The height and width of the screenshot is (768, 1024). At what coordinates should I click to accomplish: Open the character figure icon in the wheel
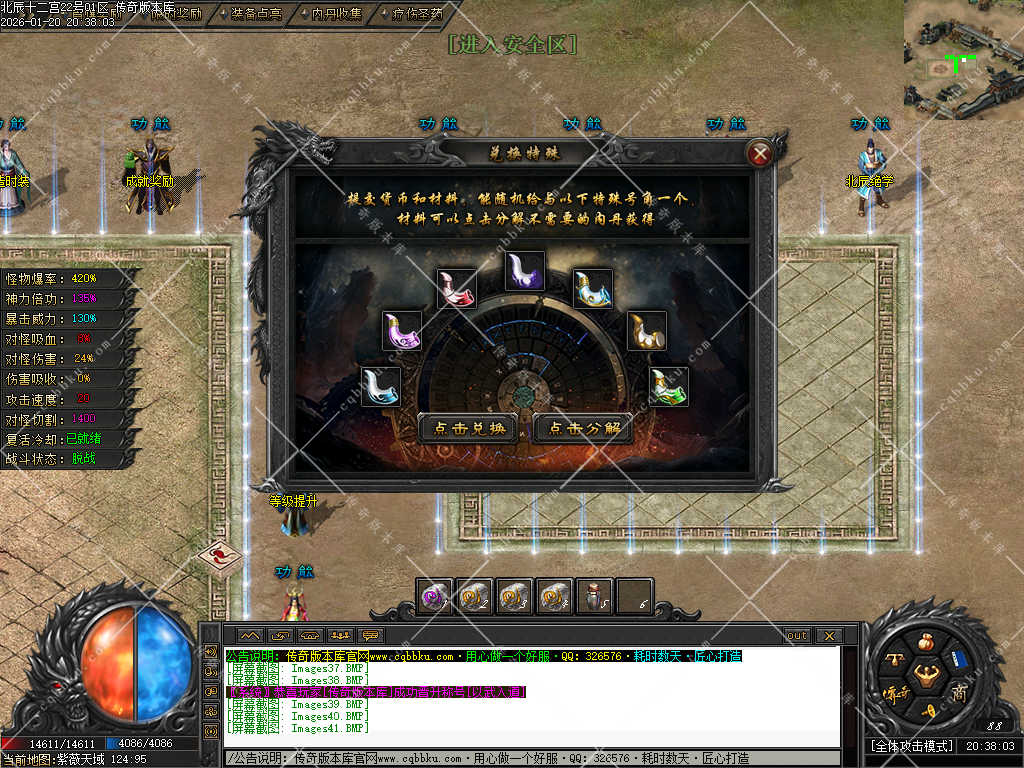[925, 672]
